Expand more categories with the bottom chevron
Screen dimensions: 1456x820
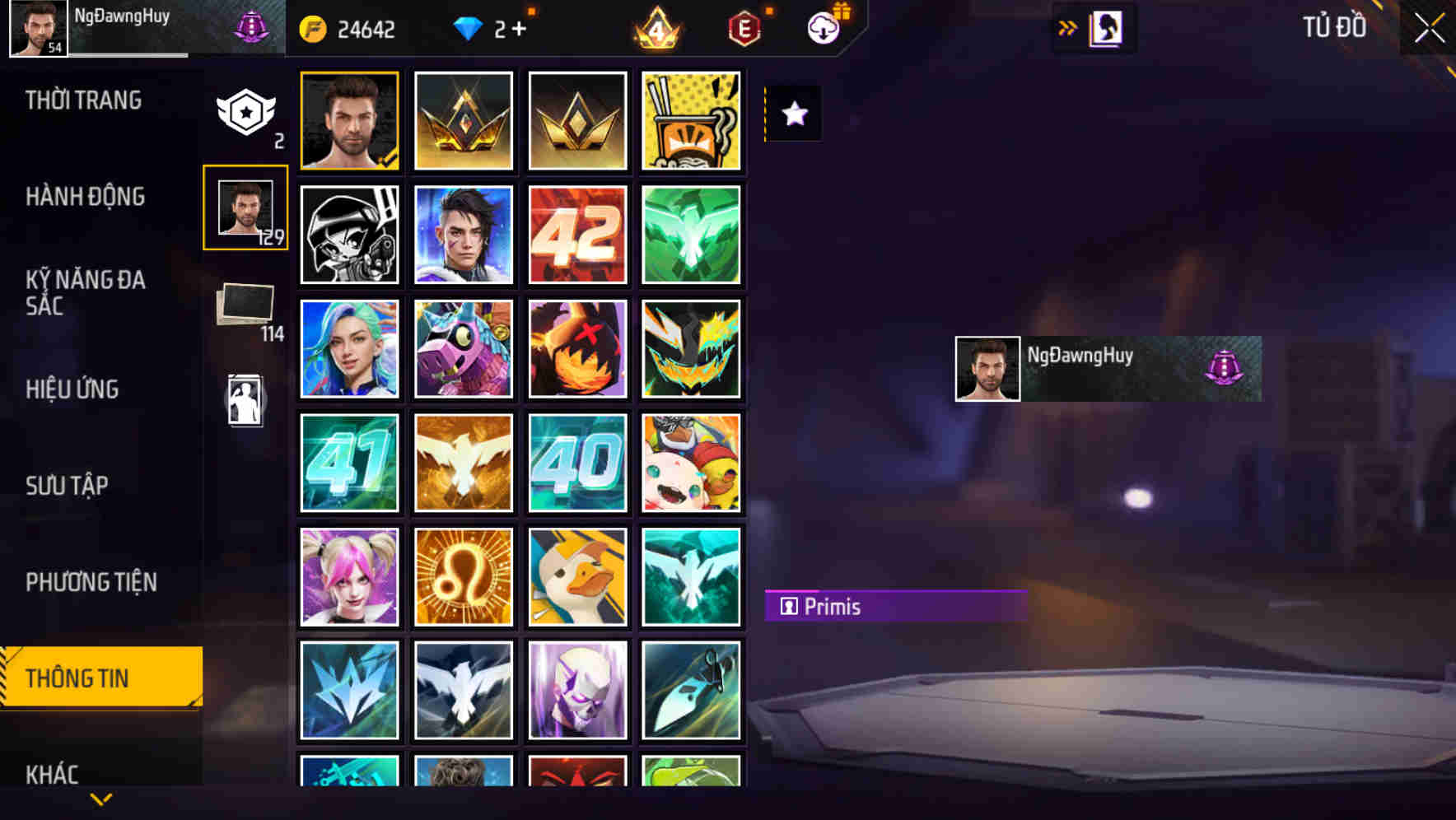coord(100,797)
